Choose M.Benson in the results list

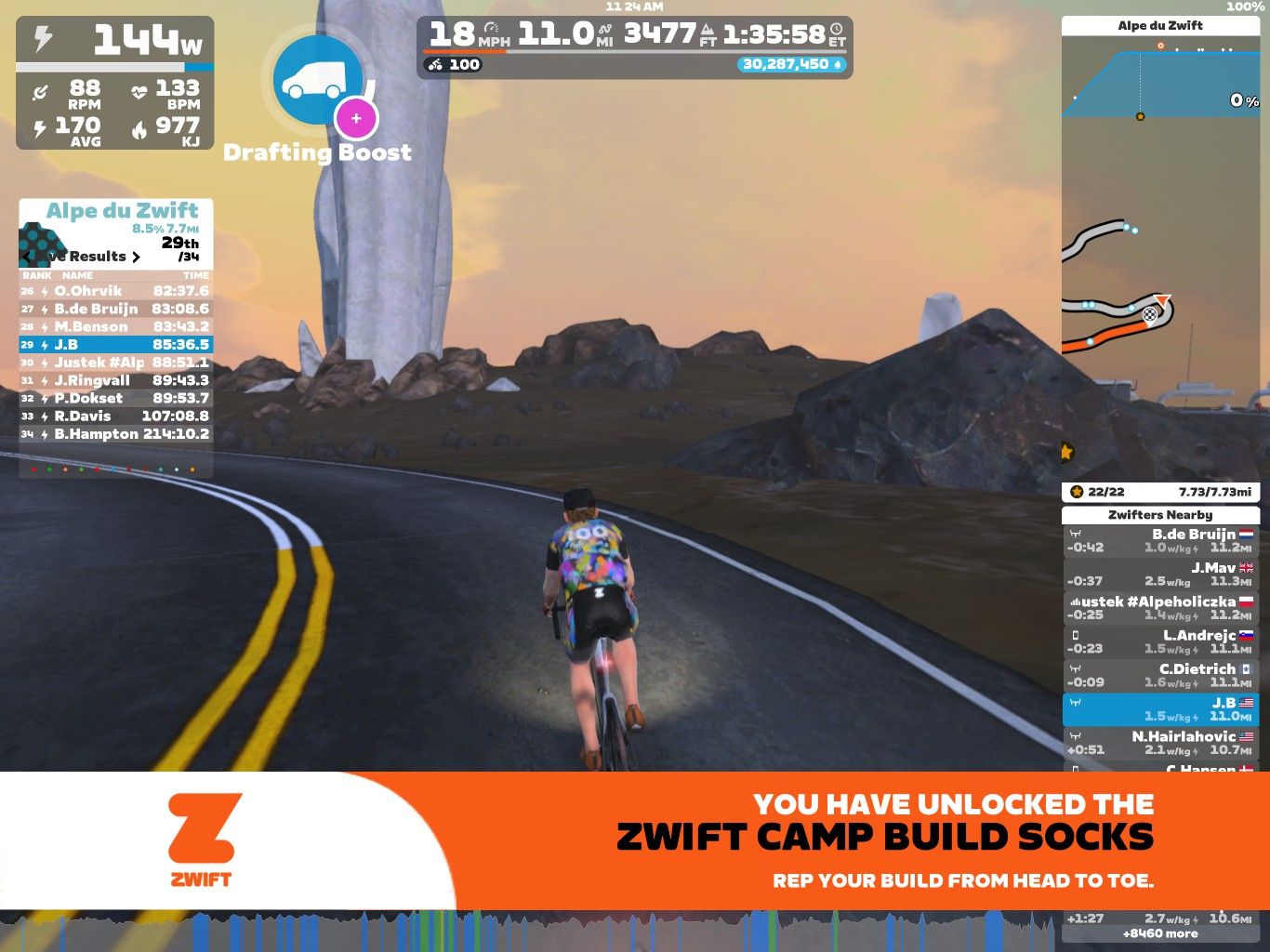tap(116, 326)
